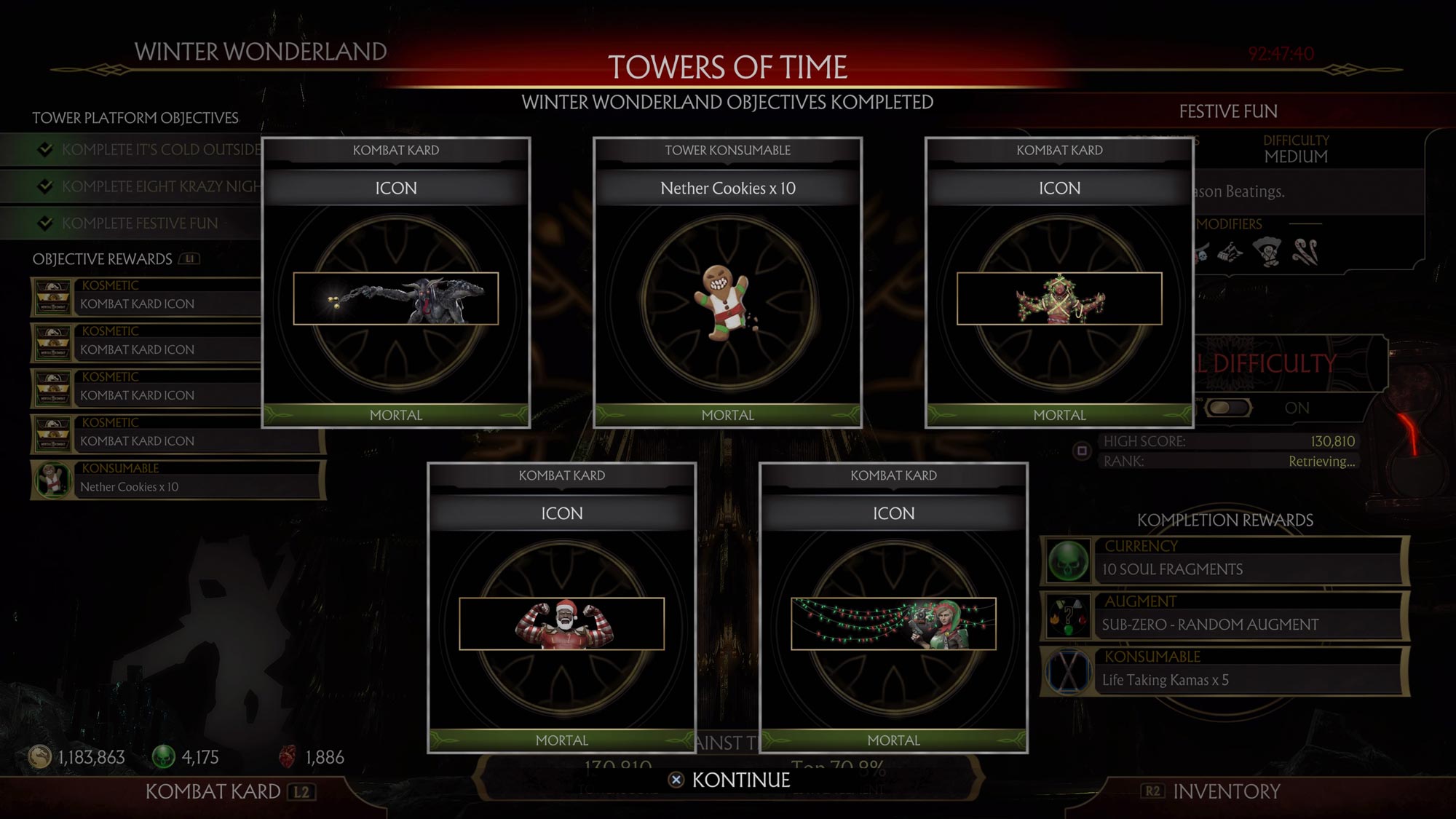Click the Life Taking Kamas konsumable icon
Viewport: 1456px width, 819px height.
coord(1067,671)
